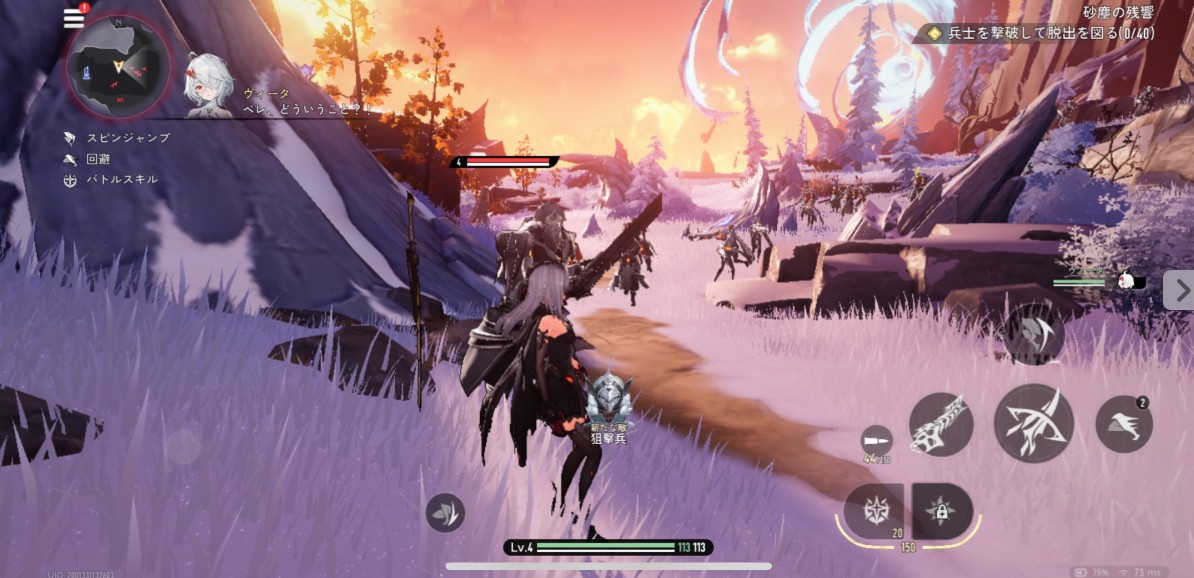Tap the teammate status icon at right edge
The image size is (1194, 578).
point(1126,281)
